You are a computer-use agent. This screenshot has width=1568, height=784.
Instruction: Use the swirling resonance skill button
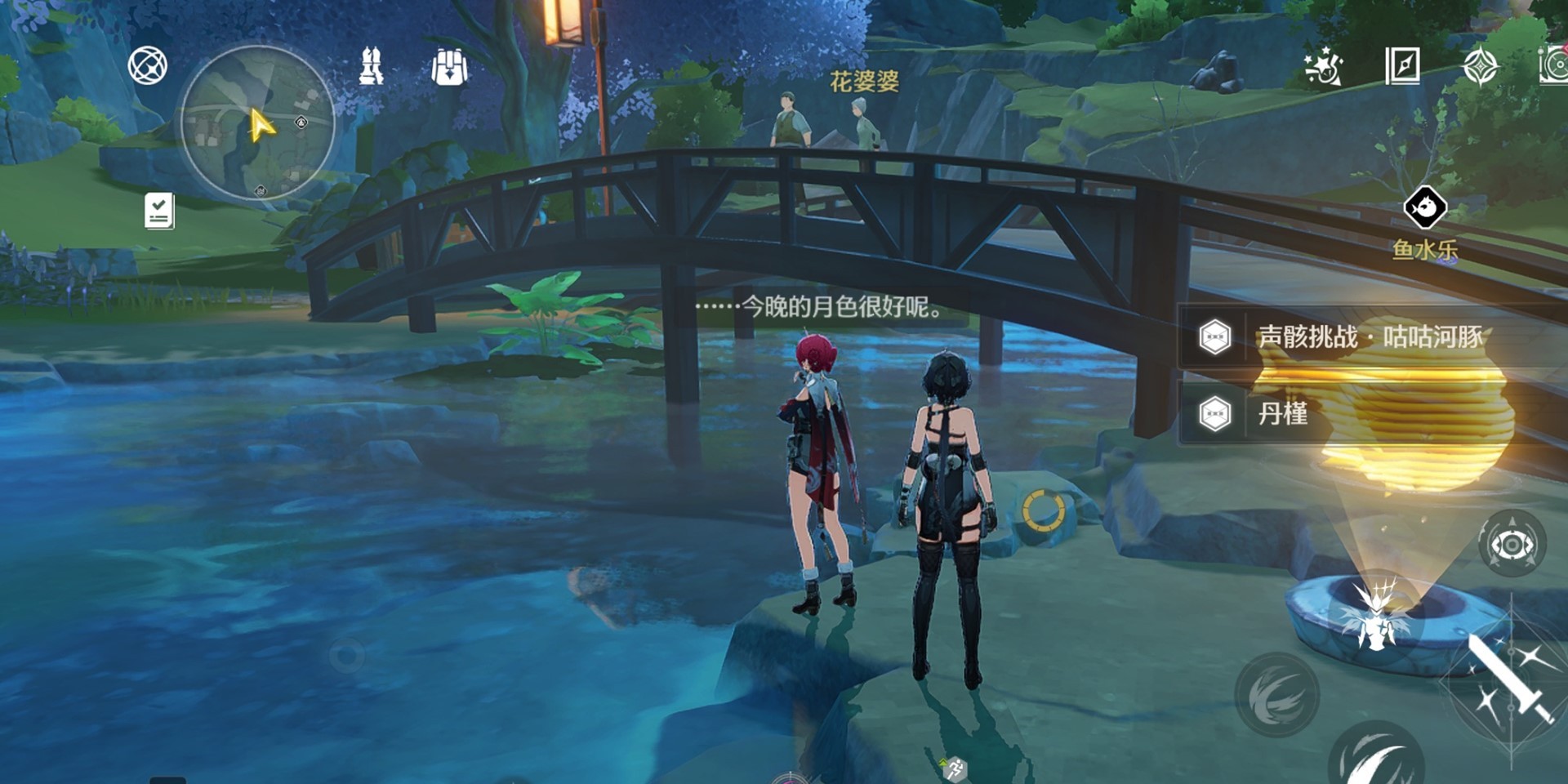click(x=1276, y=694)
